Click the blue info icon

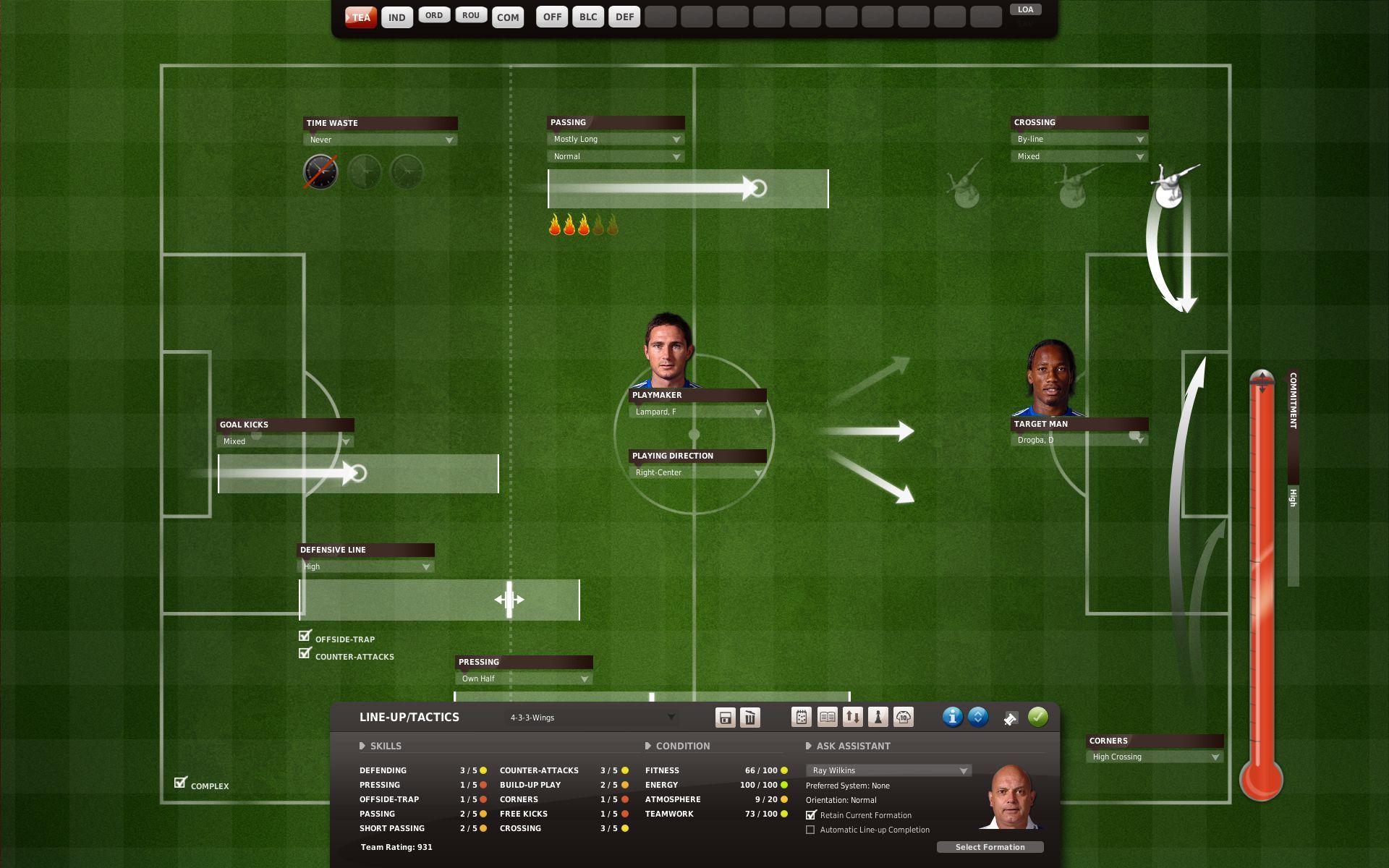tap(953, 718)
